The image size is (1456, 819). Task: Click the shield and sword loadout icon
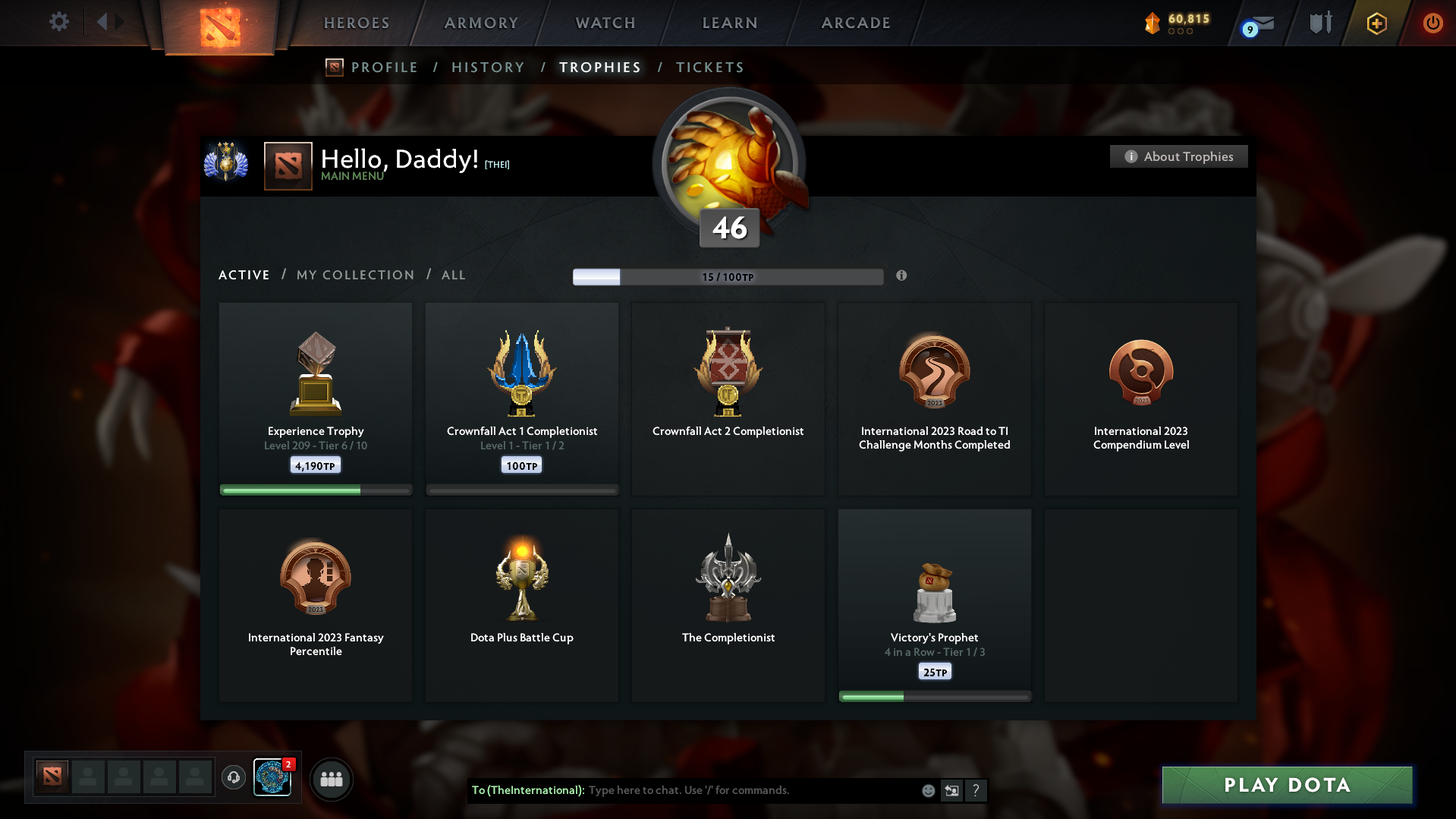1320,22
